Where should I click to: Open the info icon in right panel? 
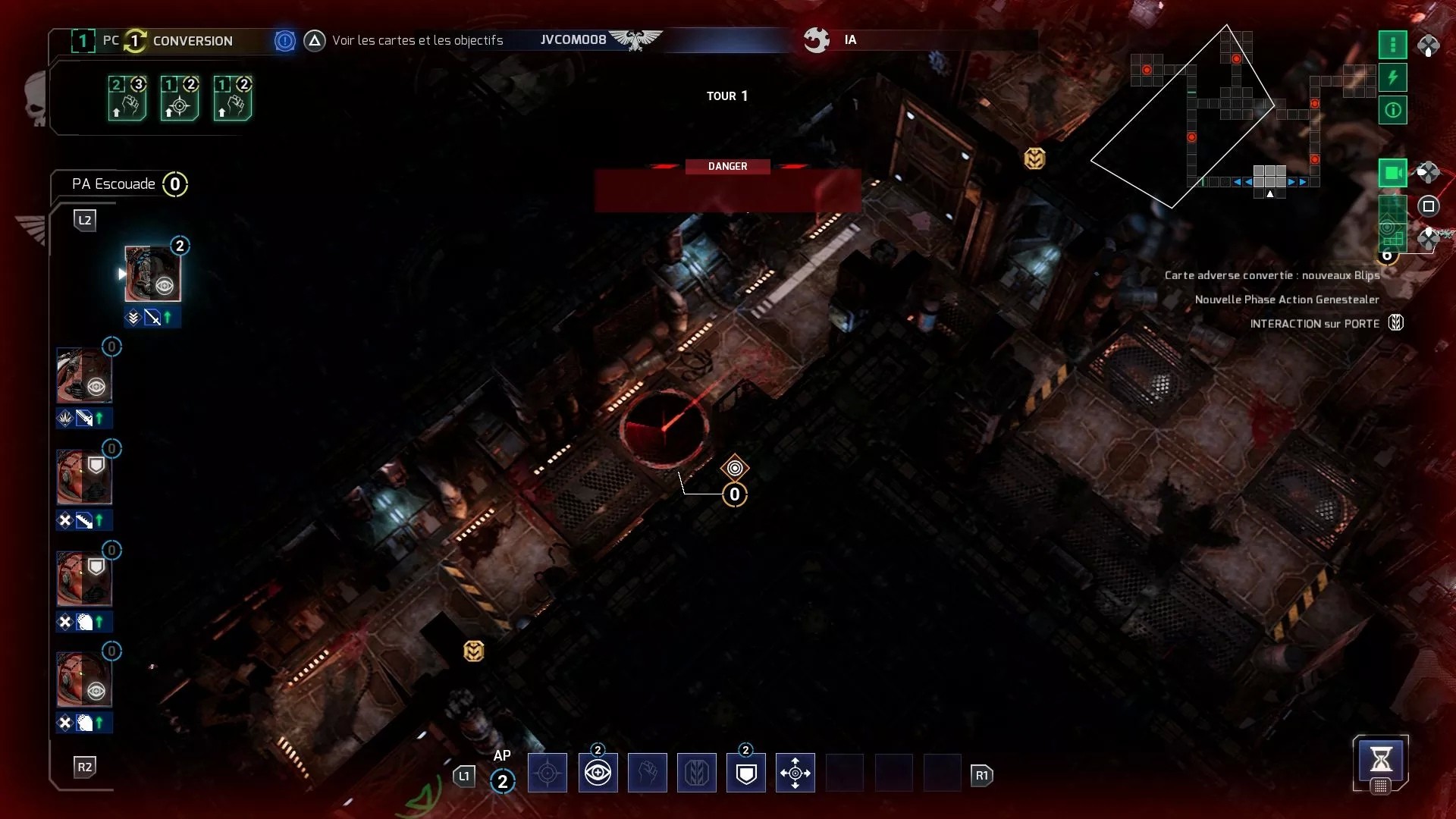1392,110
